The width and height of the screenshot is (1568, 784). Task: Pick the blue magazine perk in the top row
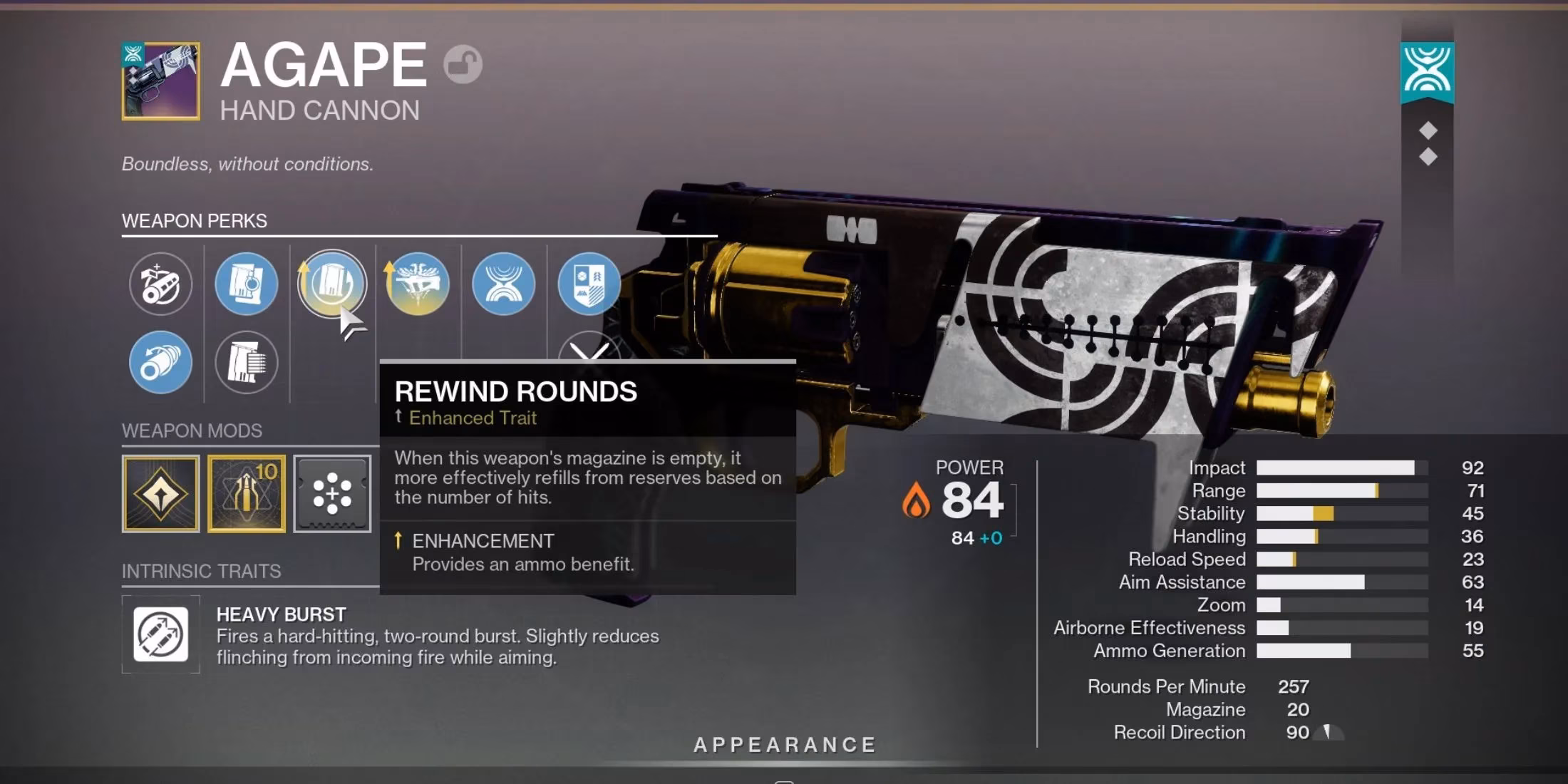click(246, 284)
